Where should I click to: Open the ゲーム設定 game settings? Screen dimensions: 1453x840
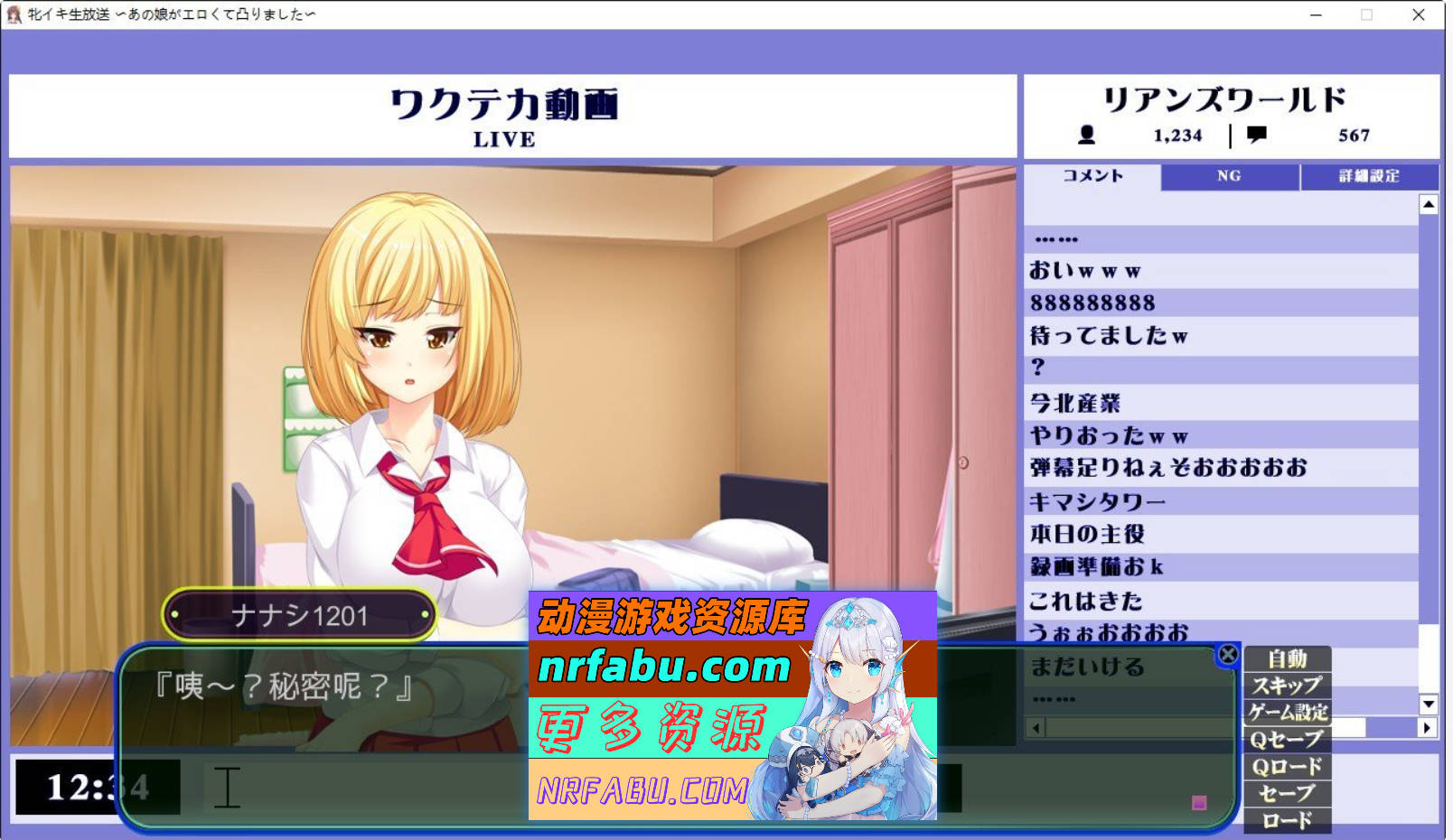click(1288, 713)
